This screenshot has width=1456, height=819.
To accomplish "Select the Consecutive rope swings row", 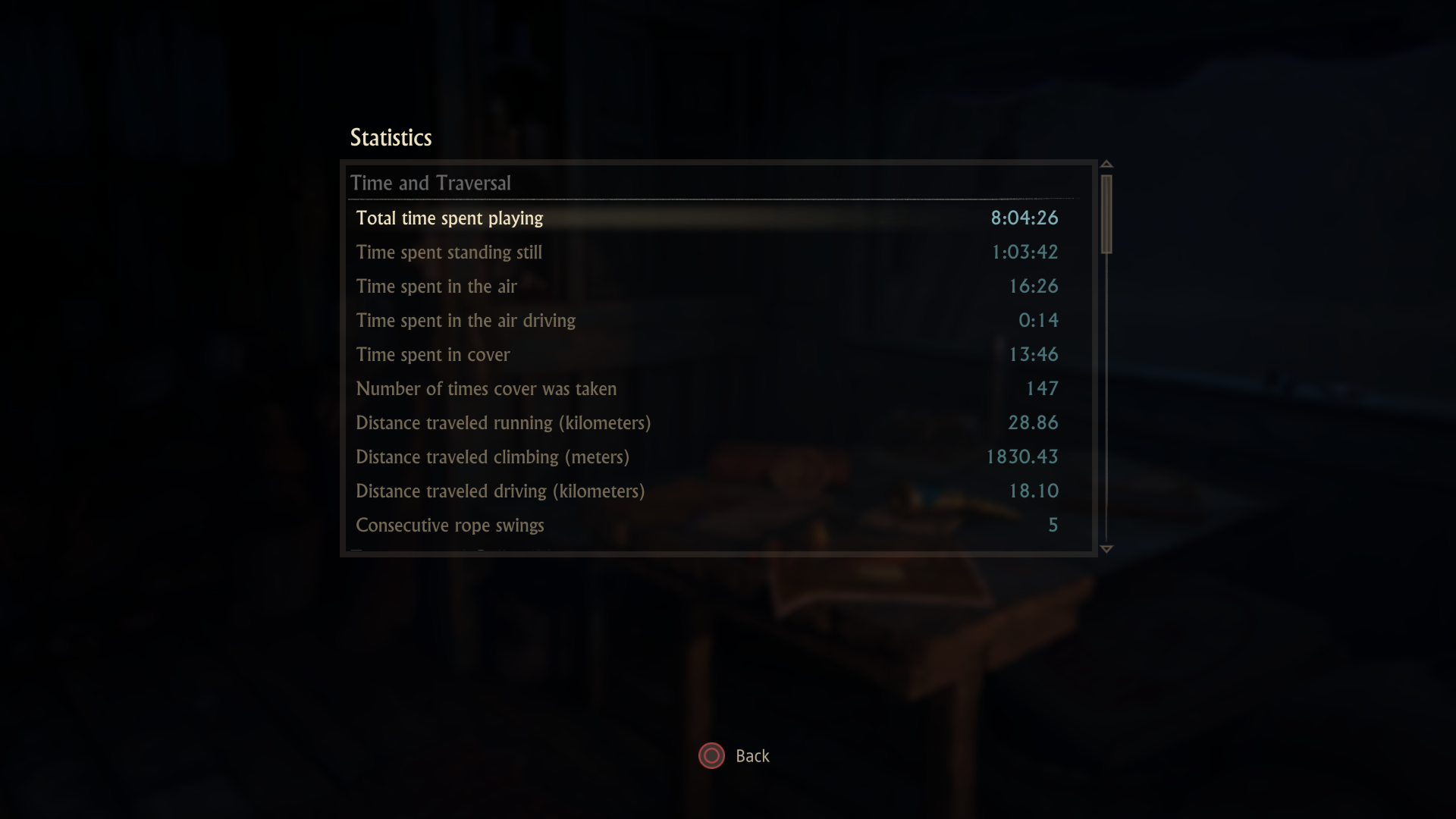I will pos(707,526).
